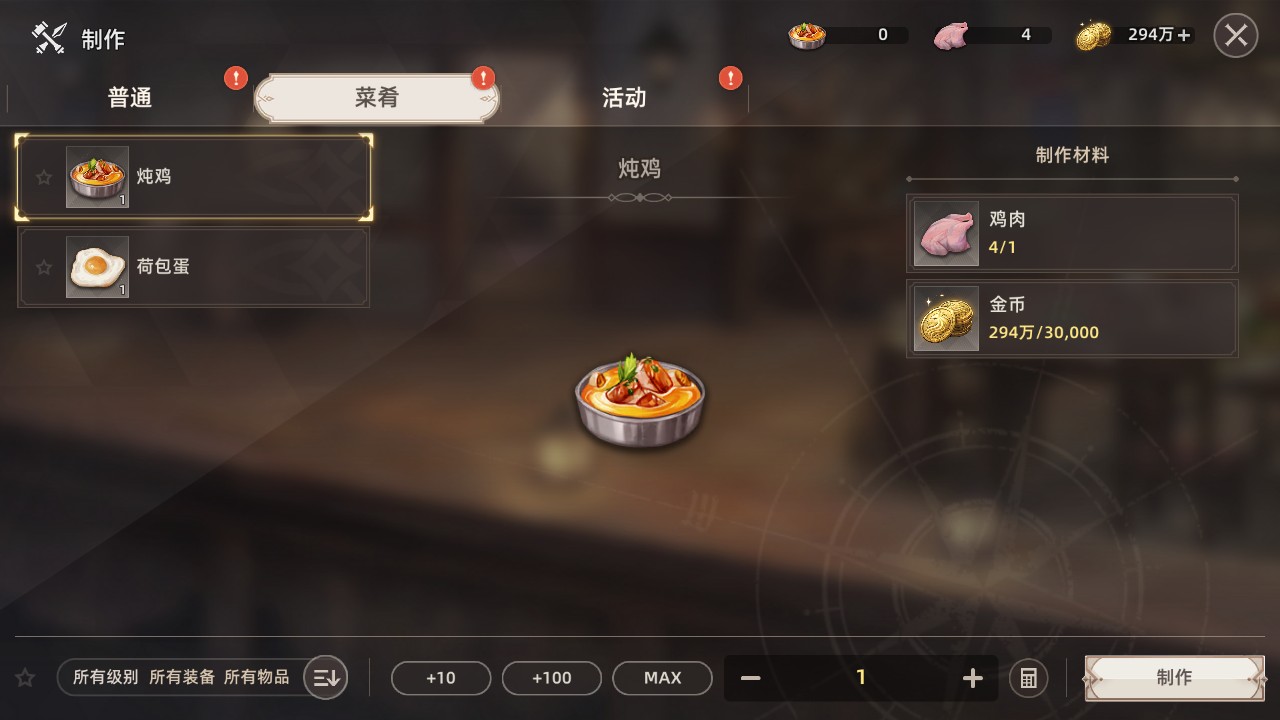Click the MAX quantity button
The width and height of the screenshot is (1280, 720).
click(662, 677)
